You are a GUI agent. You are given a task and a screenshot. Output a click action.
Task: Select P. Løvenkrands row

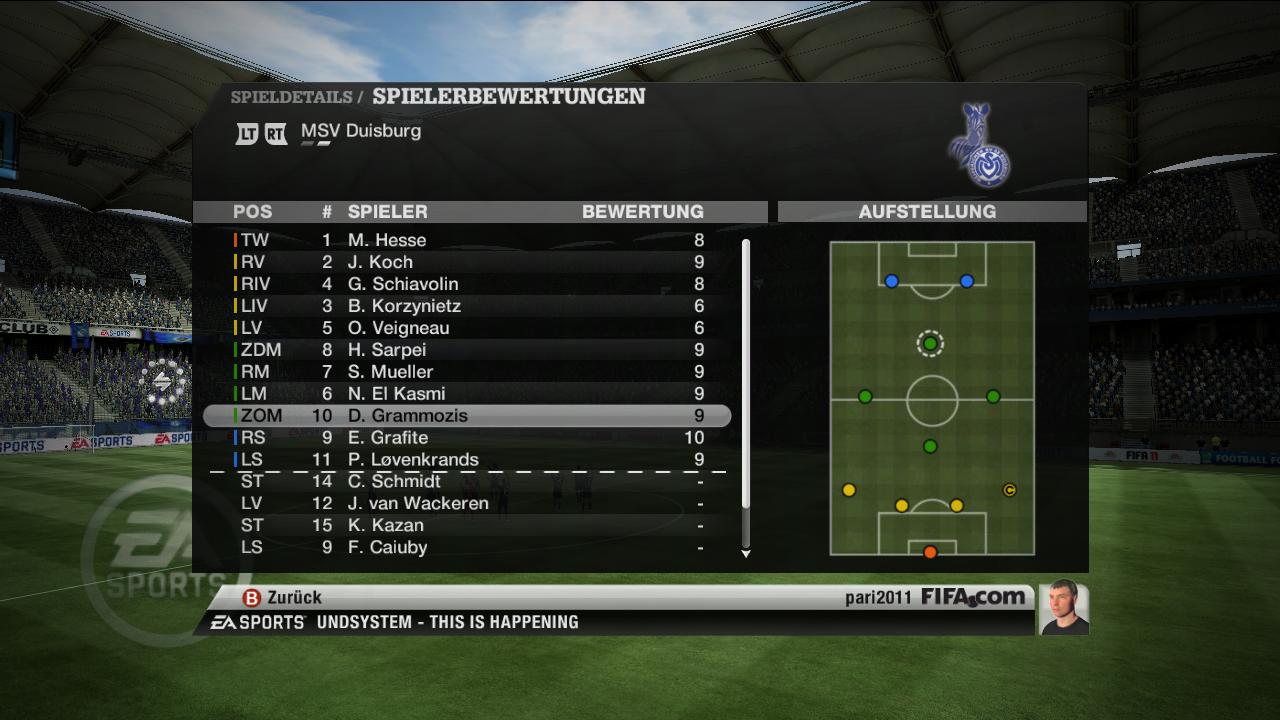(467, 460)
